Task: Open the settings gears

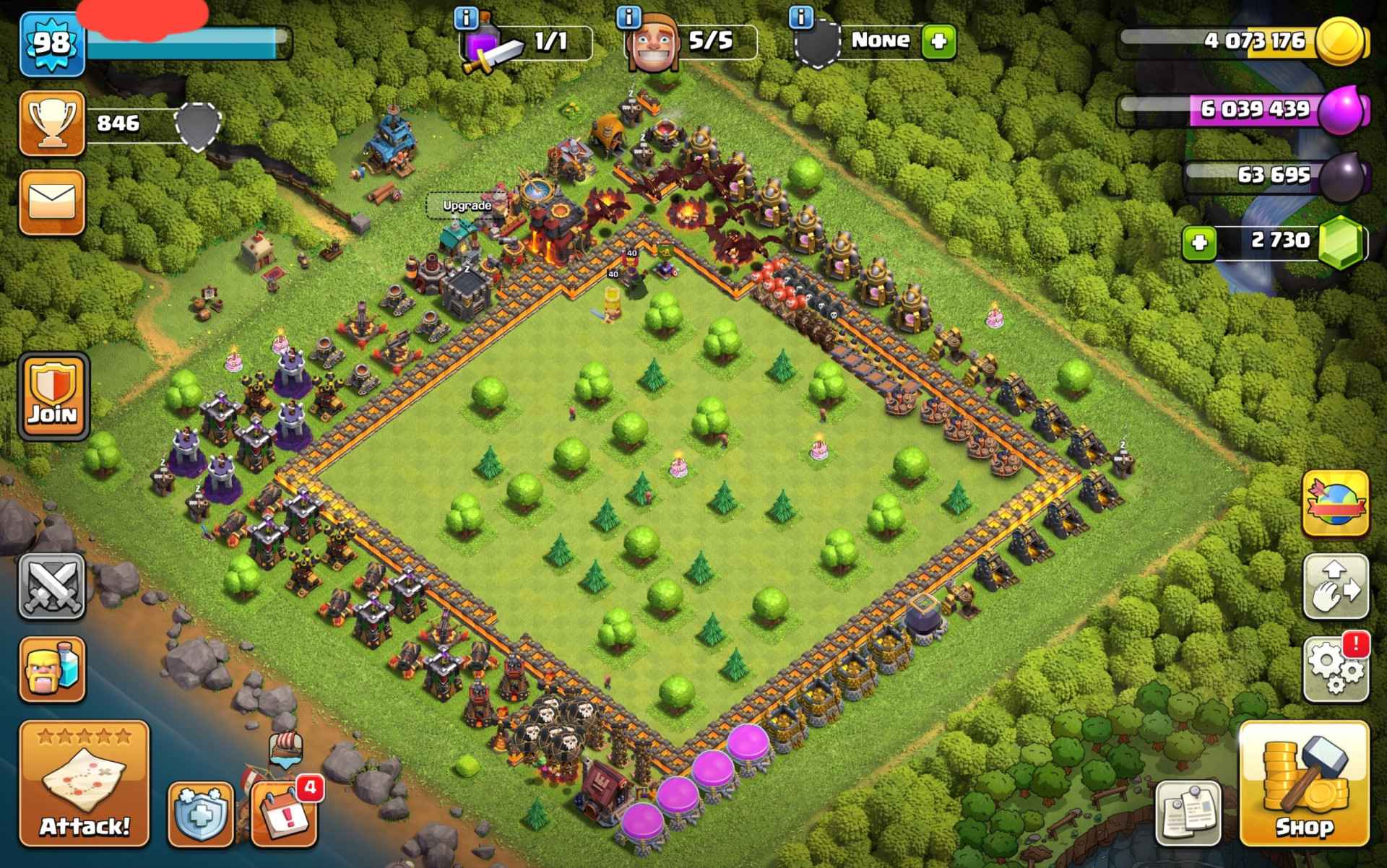Action: point(1335,669)
